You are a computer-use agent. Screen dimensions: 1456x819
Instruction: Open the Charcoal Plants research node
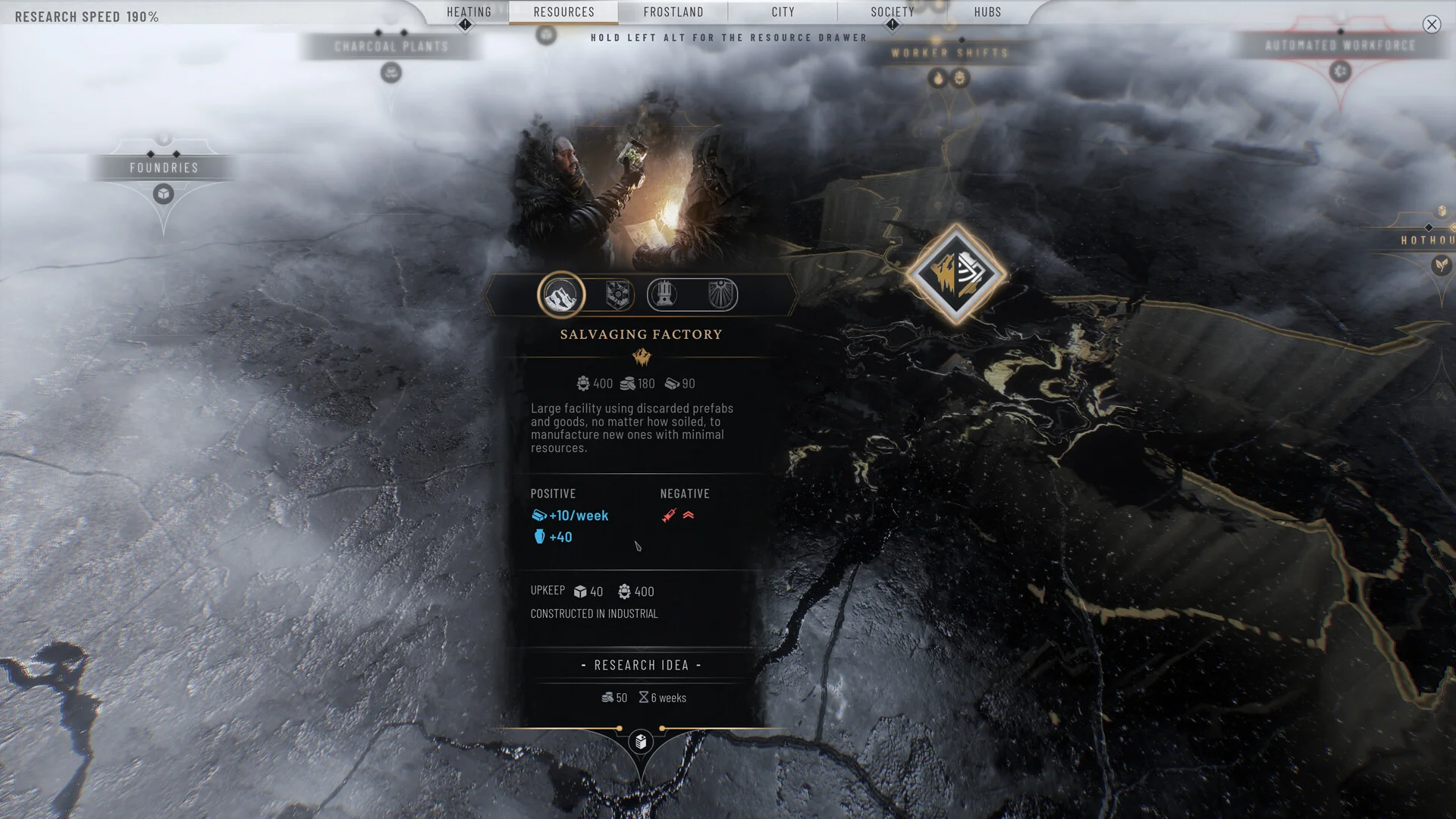coord(391,47)
